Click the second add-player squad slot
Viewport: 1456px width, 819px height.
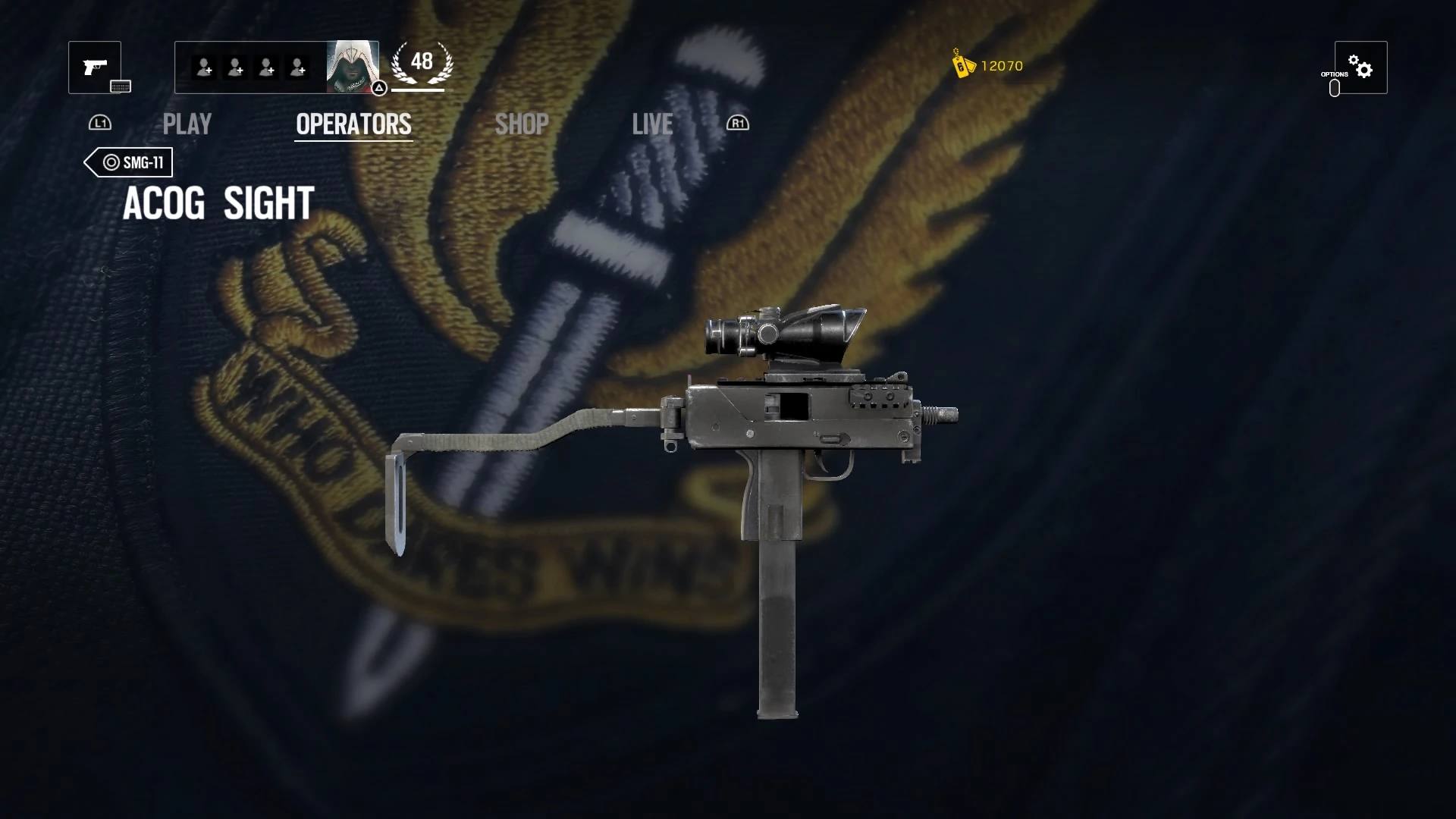click(235, 67)
